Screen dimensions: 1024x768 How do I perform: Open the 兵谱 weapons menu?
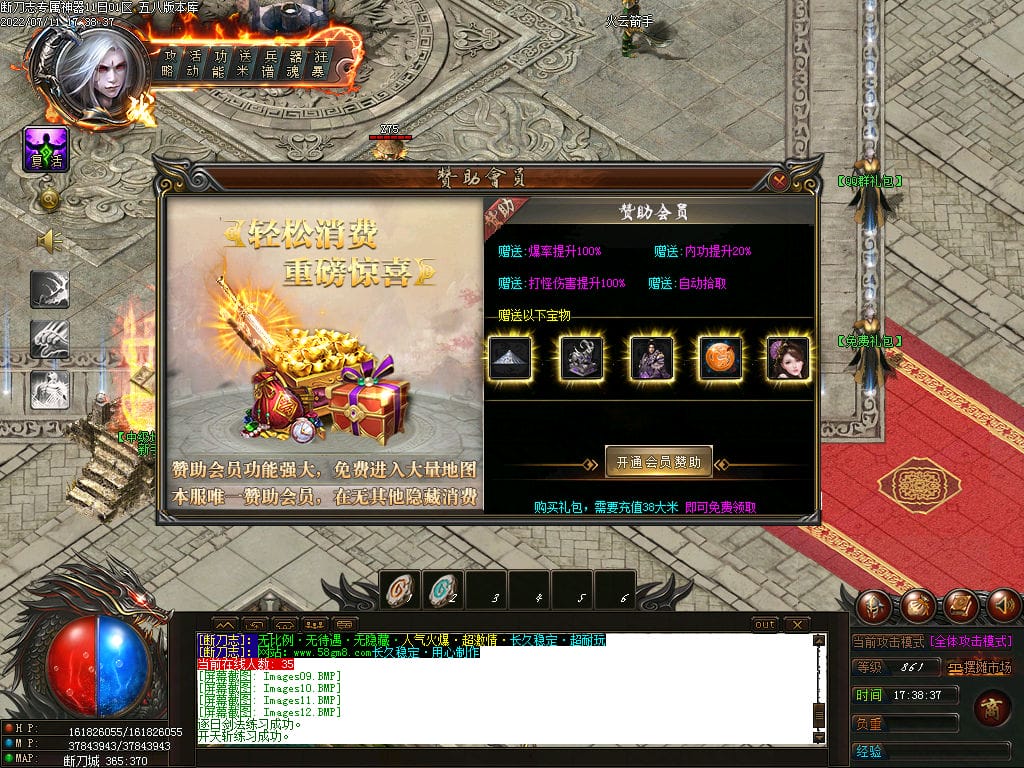pos(268,63)
